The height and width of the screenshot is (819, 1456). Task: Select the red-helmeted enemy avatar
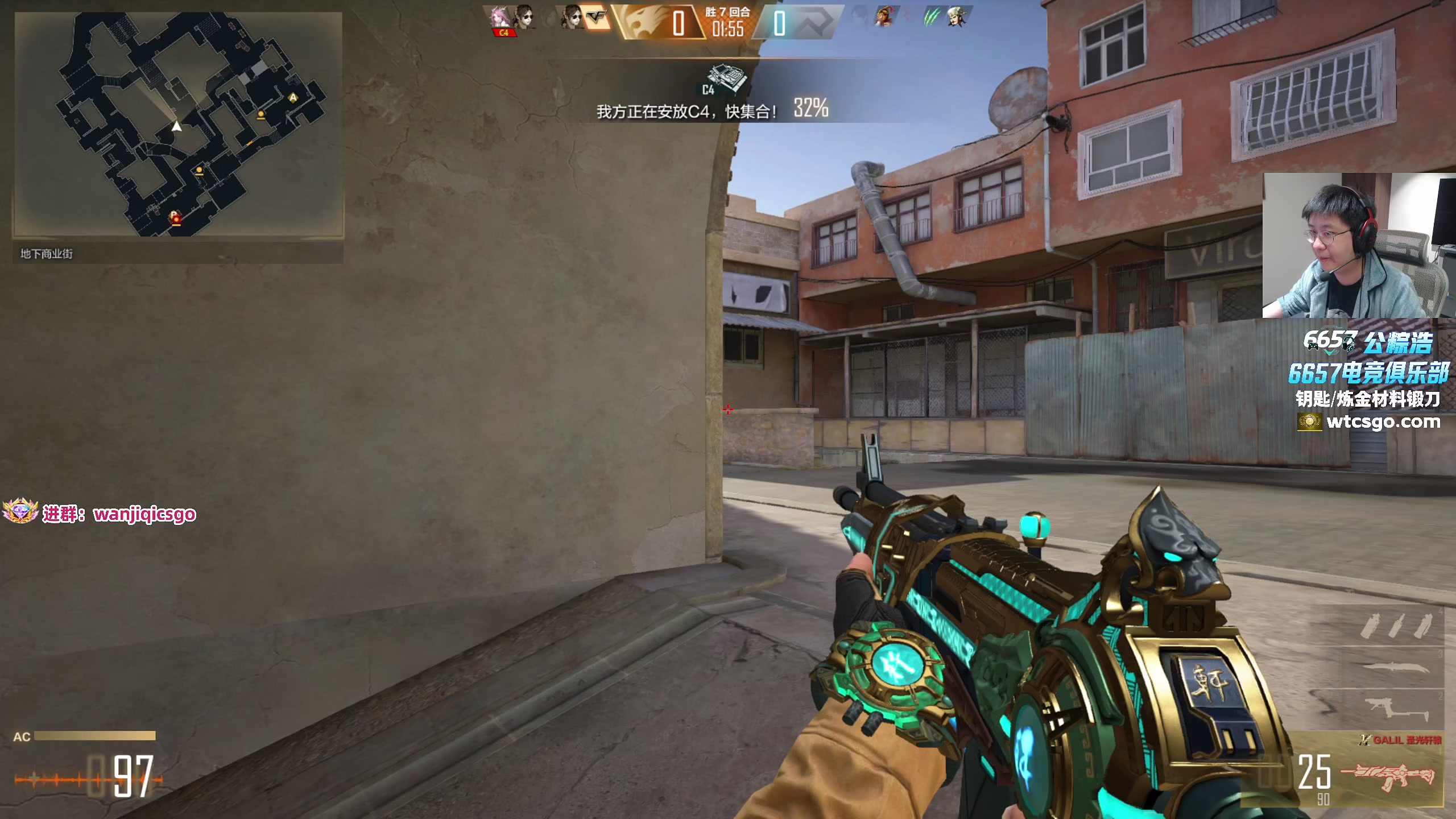tap(886, 17)
